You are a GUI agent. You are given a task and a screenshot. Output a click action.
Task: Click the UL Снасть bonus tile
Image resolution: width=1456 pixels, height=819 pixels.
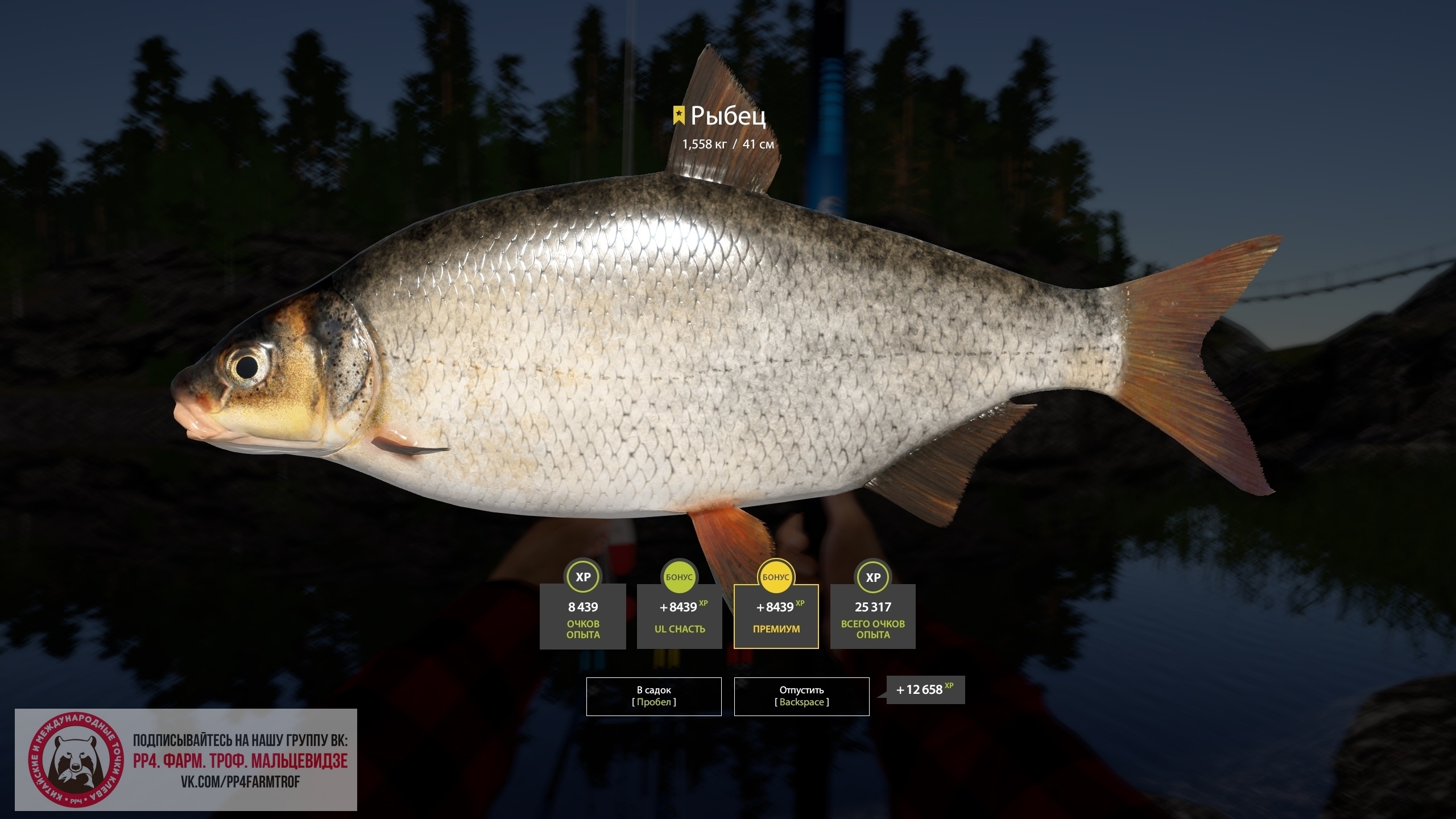679,617
